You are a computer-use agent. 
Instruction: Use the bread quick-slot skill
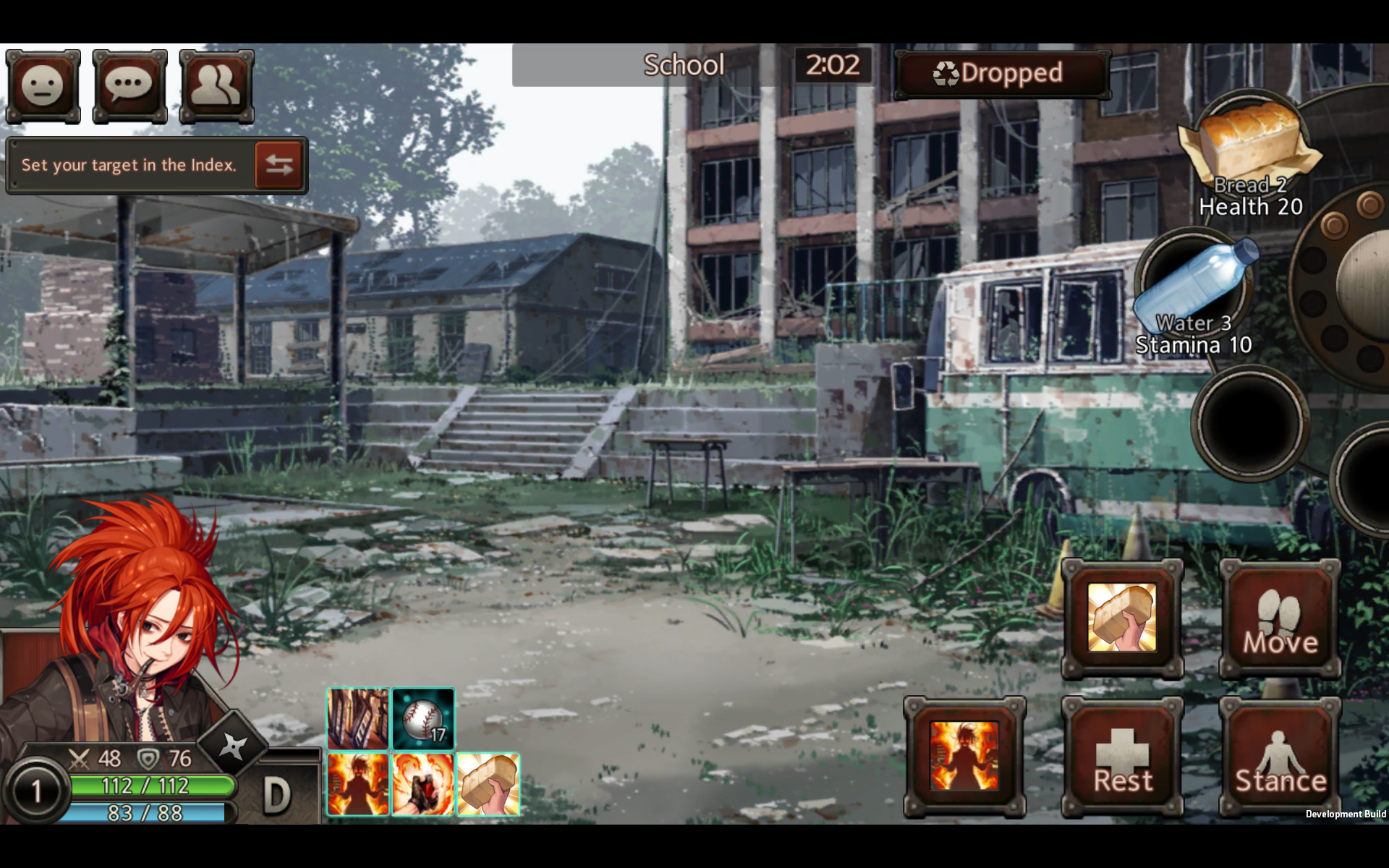point(488,784)
